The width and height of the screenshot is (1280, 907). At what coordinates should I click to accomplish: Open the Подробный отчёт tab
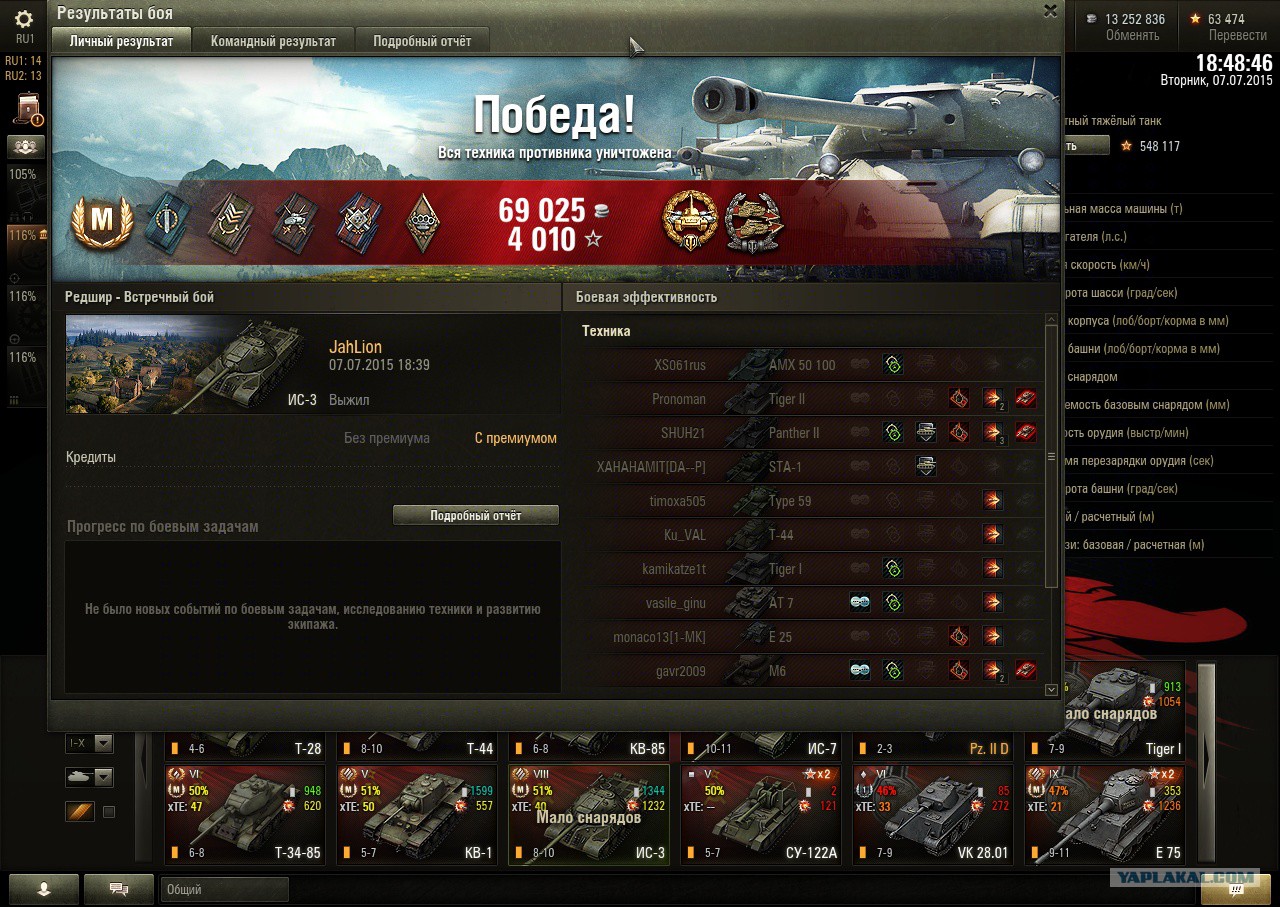click(422, 41)
